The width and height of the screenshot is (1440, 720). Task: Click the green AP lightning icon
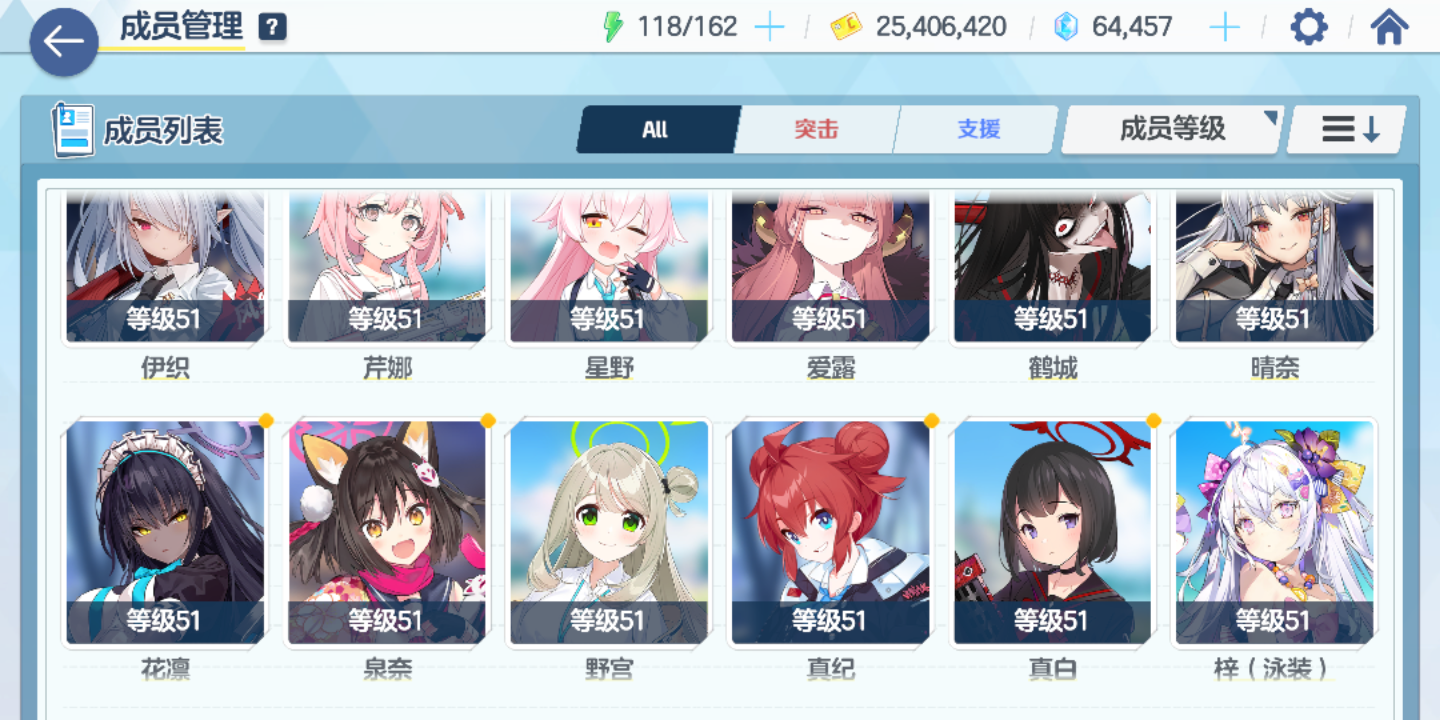point(611,27)
